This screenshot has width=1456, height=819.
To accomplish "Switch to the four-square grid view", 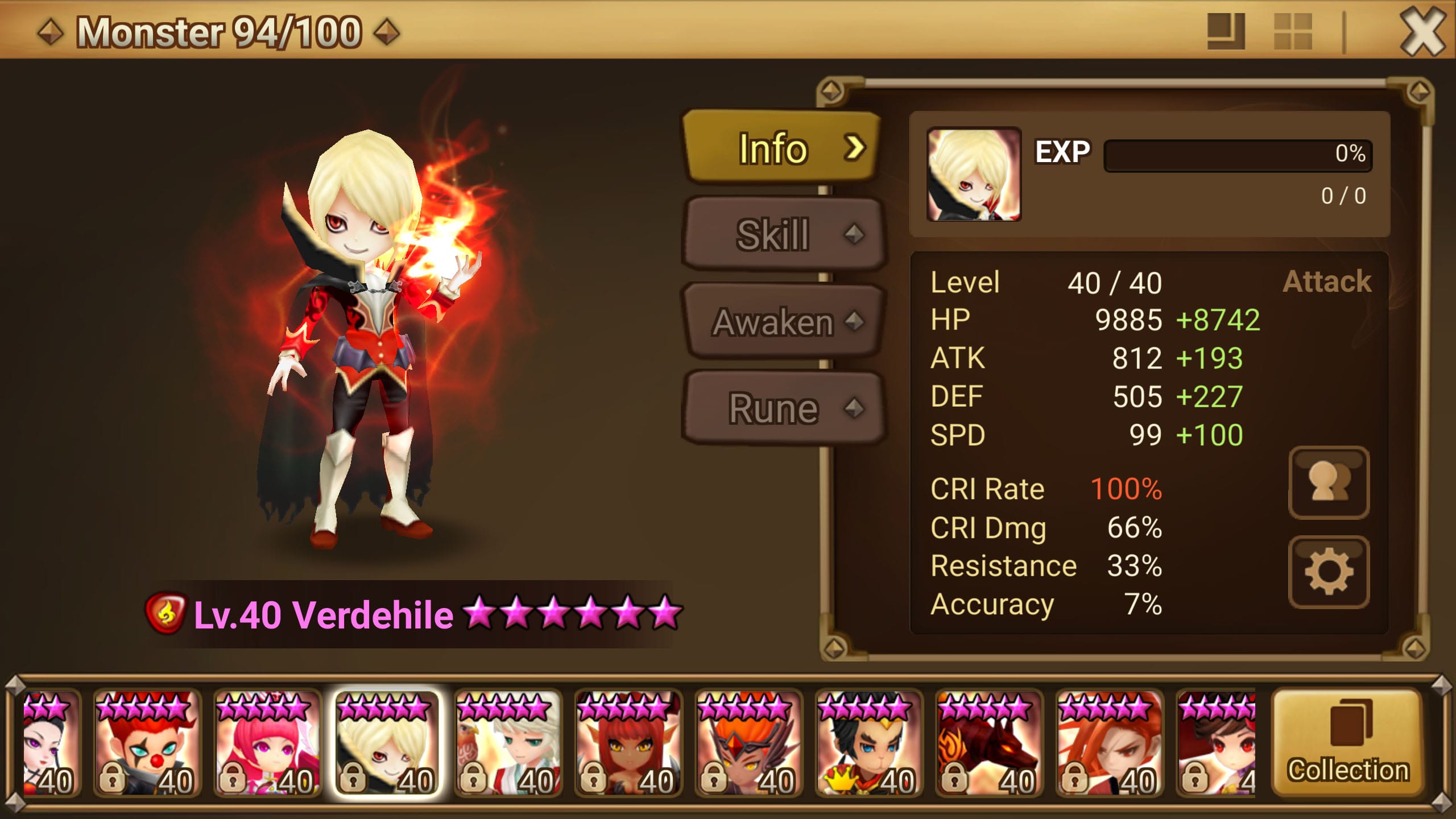I will click(1293, 32).
